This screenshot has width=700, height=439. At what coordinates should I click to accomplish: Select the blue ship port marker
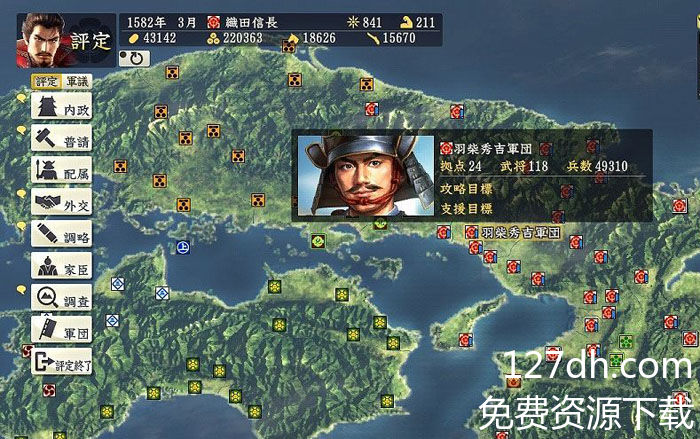point(183,246)
